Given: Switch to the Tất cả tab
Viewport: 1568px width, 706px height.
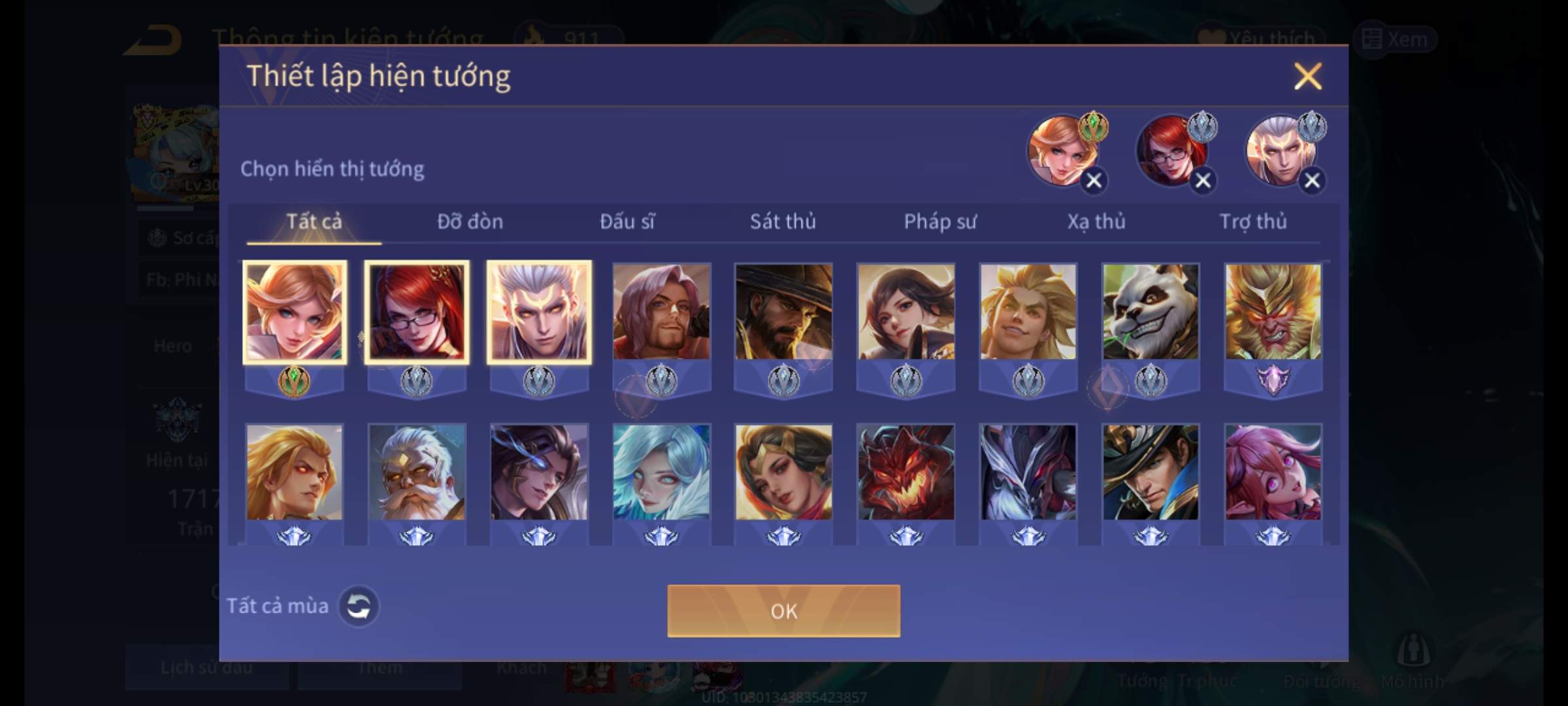Looking at the screenshot, I should [314, 222].
